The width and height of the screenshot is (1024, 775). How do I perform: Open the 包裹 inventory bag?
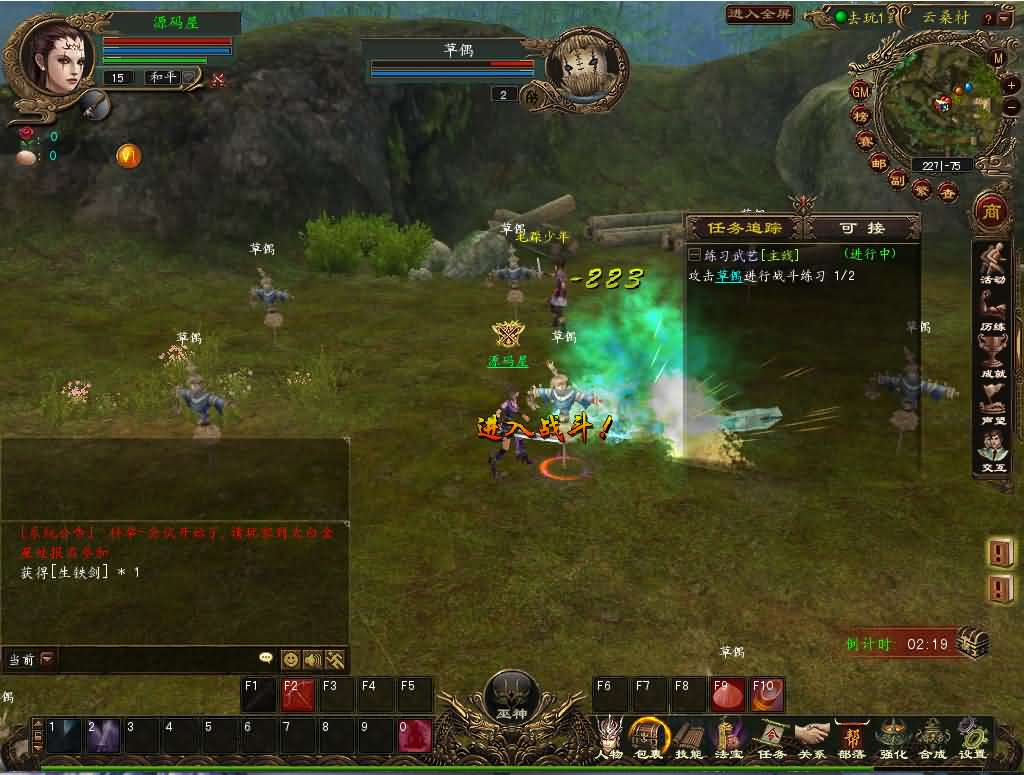(x=649, y=738)
